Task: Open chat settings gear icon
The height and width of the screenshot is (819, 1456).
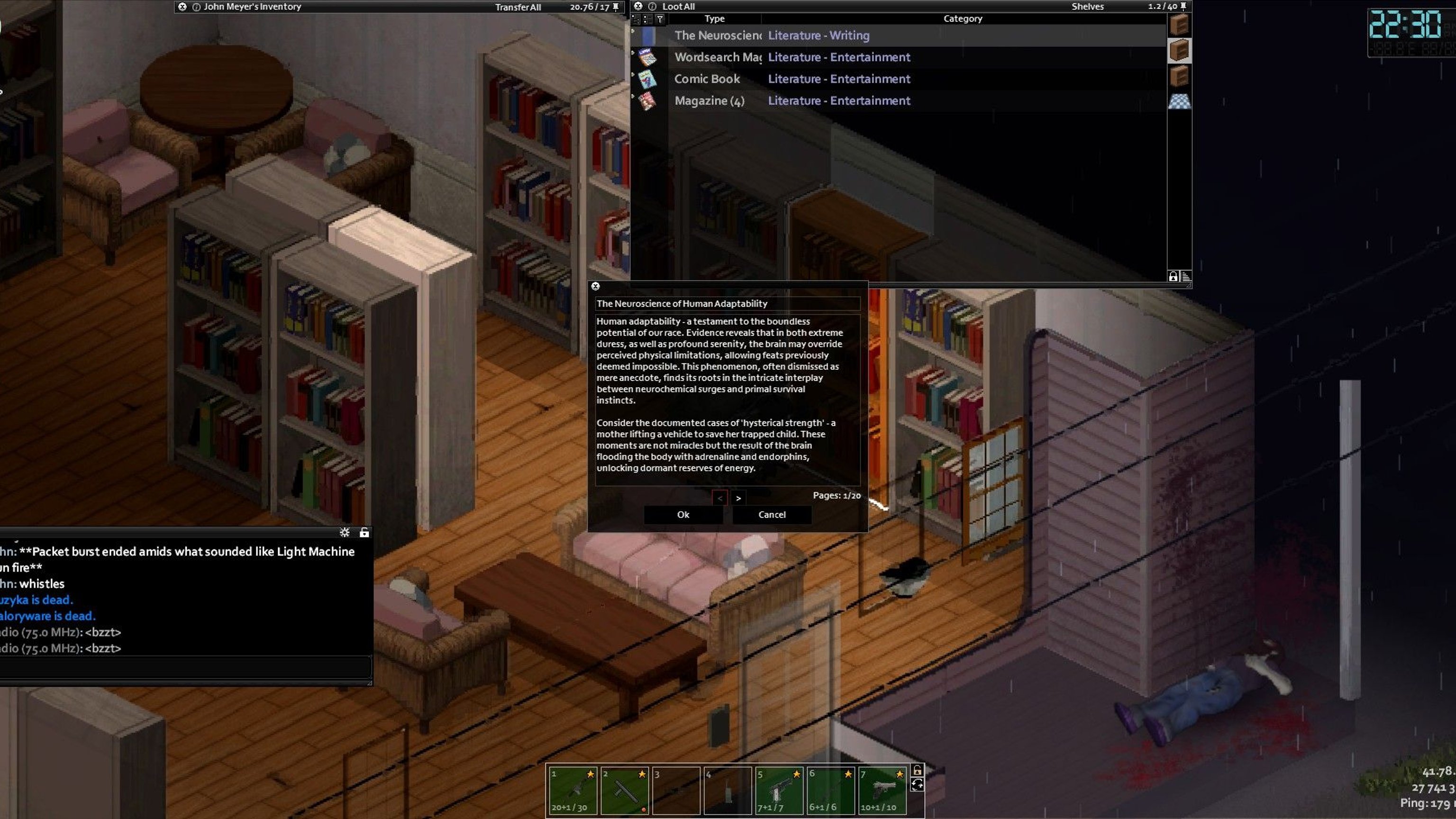Action: pos(345,532)
